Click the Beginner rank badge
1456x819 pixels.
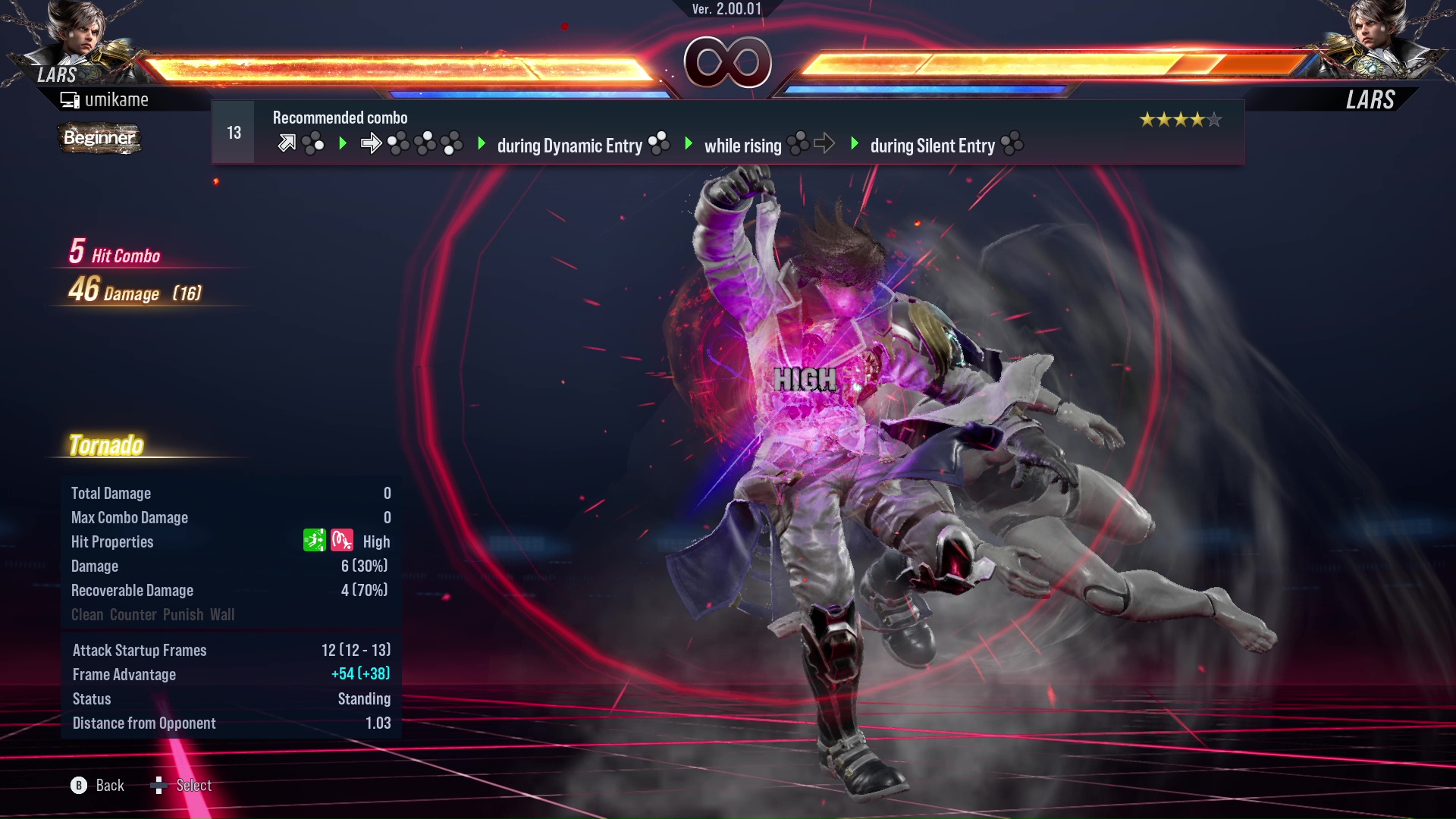tap(99, 138)
